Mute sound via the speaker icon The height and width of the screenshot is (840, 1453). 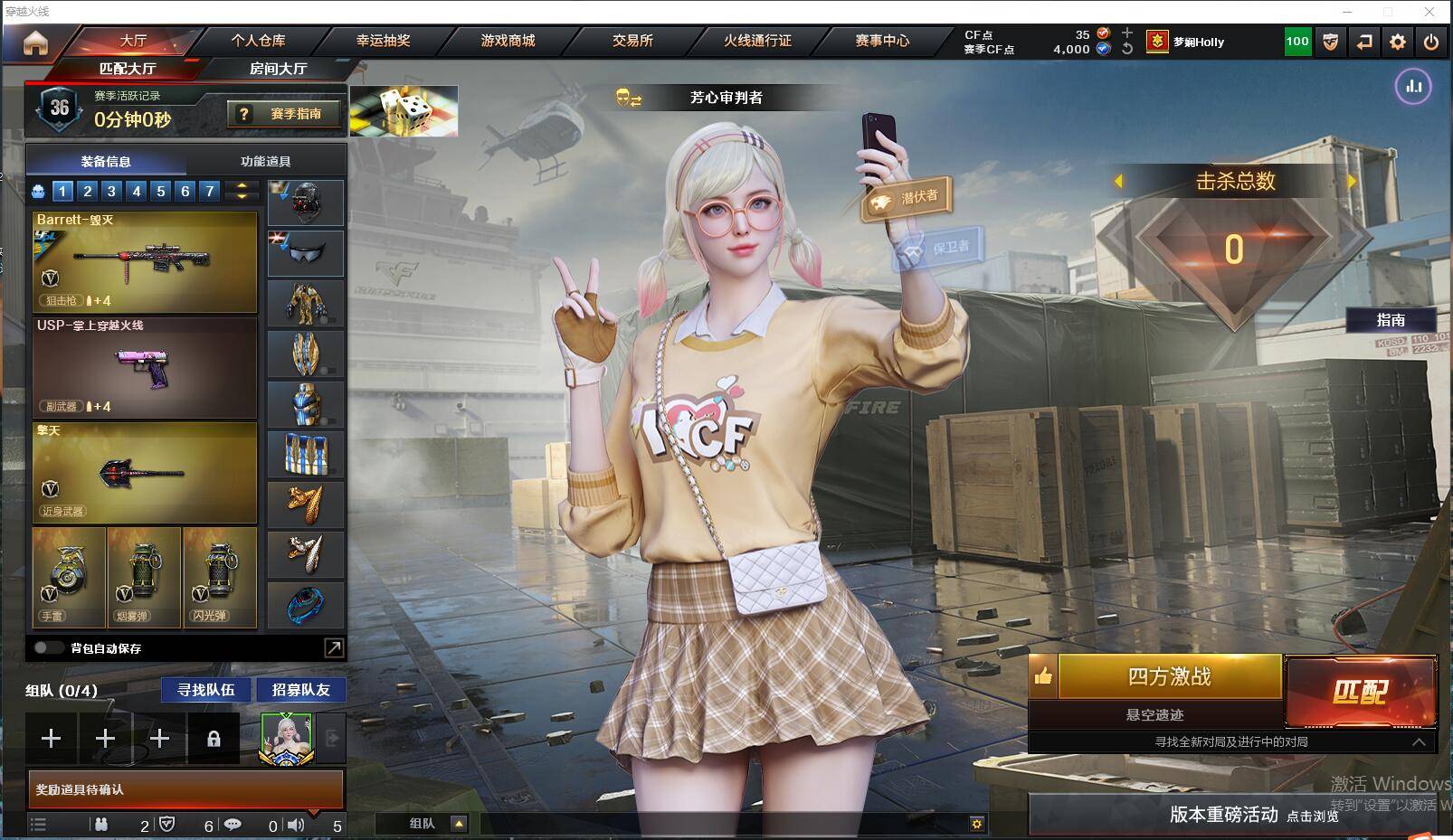(296, 825)
